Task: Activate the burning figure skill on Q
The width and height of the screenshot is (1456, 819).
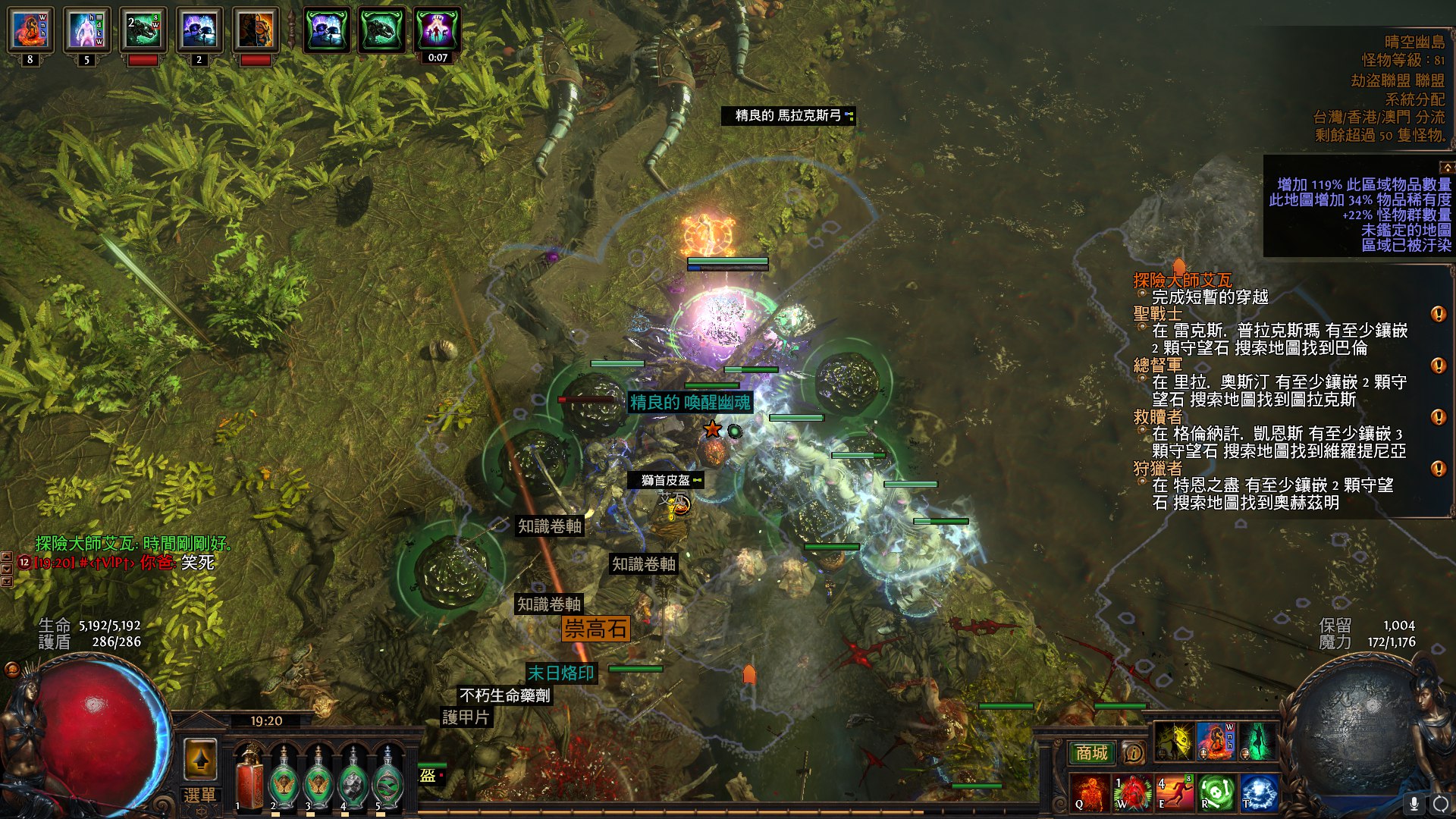Action: (1088, 792)
